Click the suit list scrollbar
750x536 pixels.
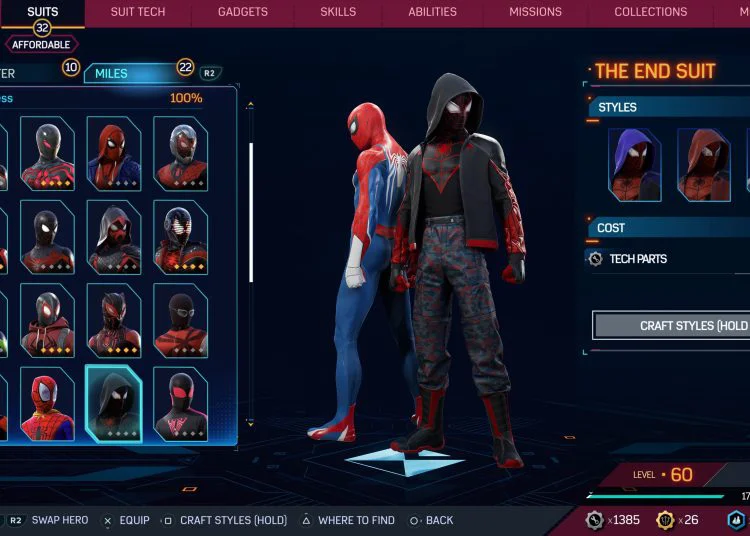pos(251,200)
